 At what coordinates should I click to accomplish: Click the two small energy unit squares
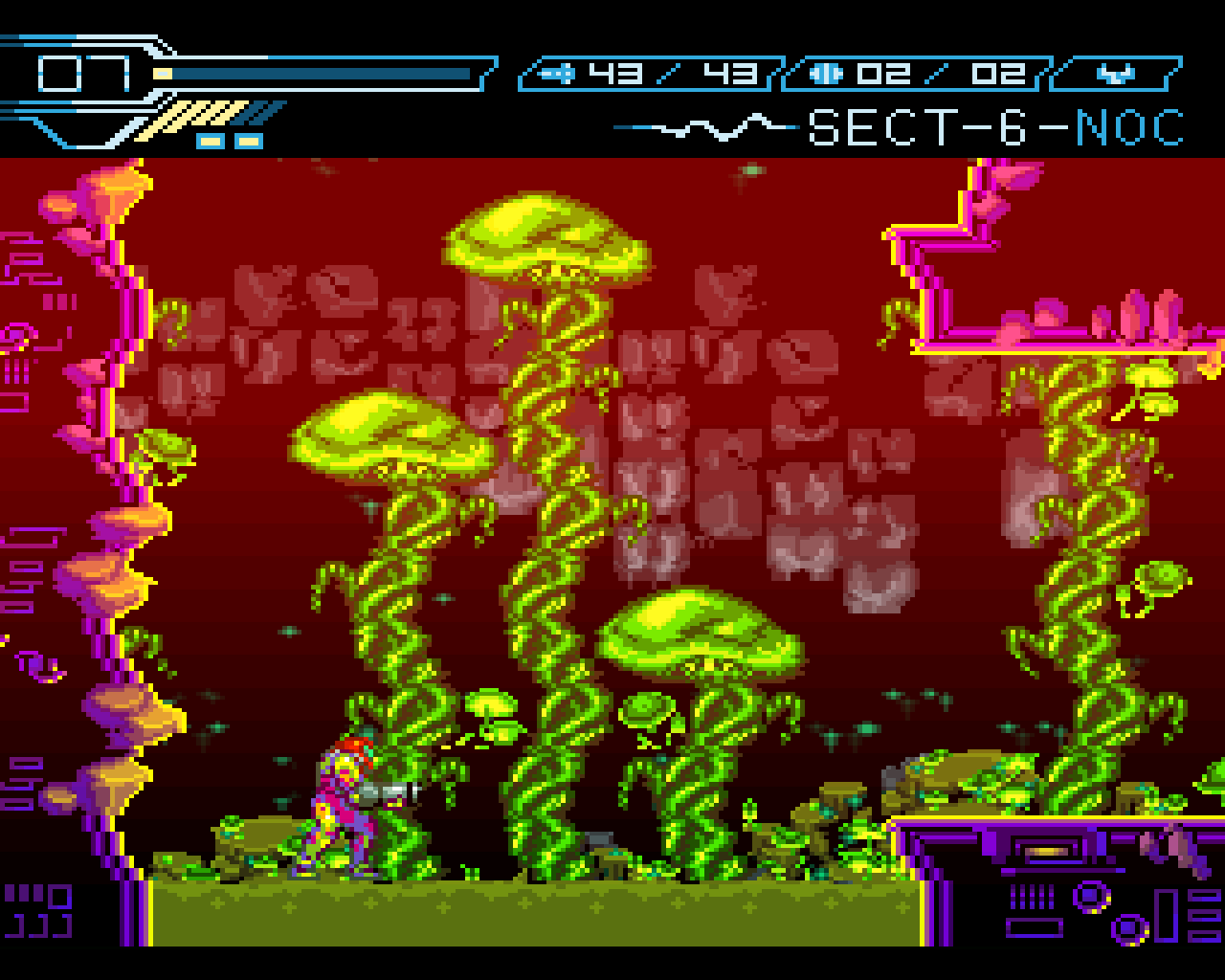click(228, 142)
